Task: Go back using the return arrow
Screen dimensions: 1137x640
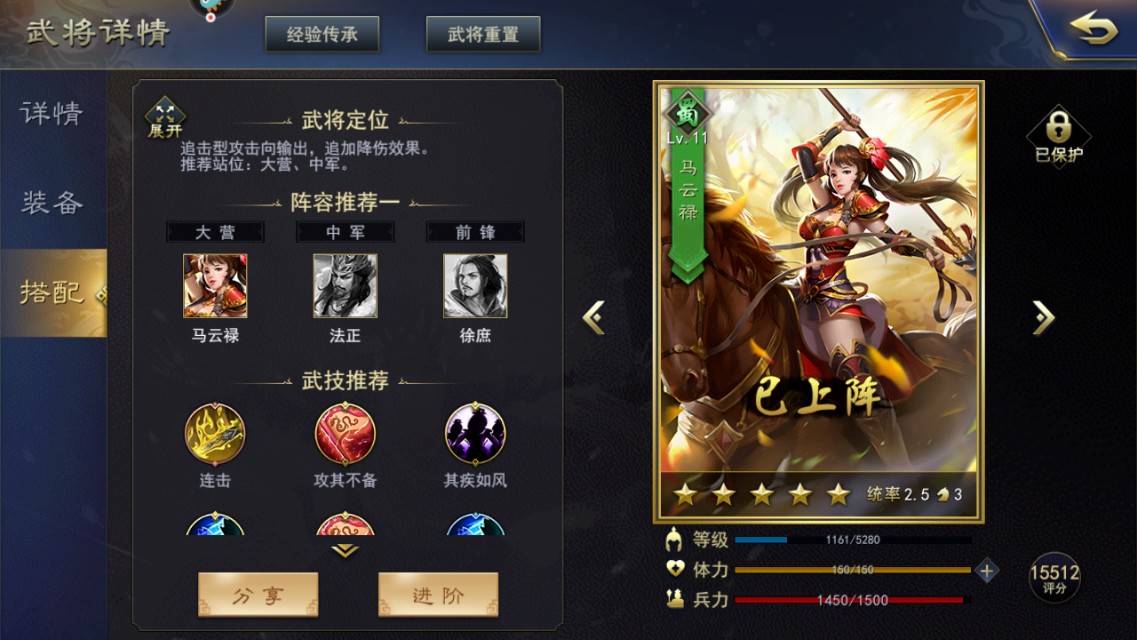Action: point(1093,31)
